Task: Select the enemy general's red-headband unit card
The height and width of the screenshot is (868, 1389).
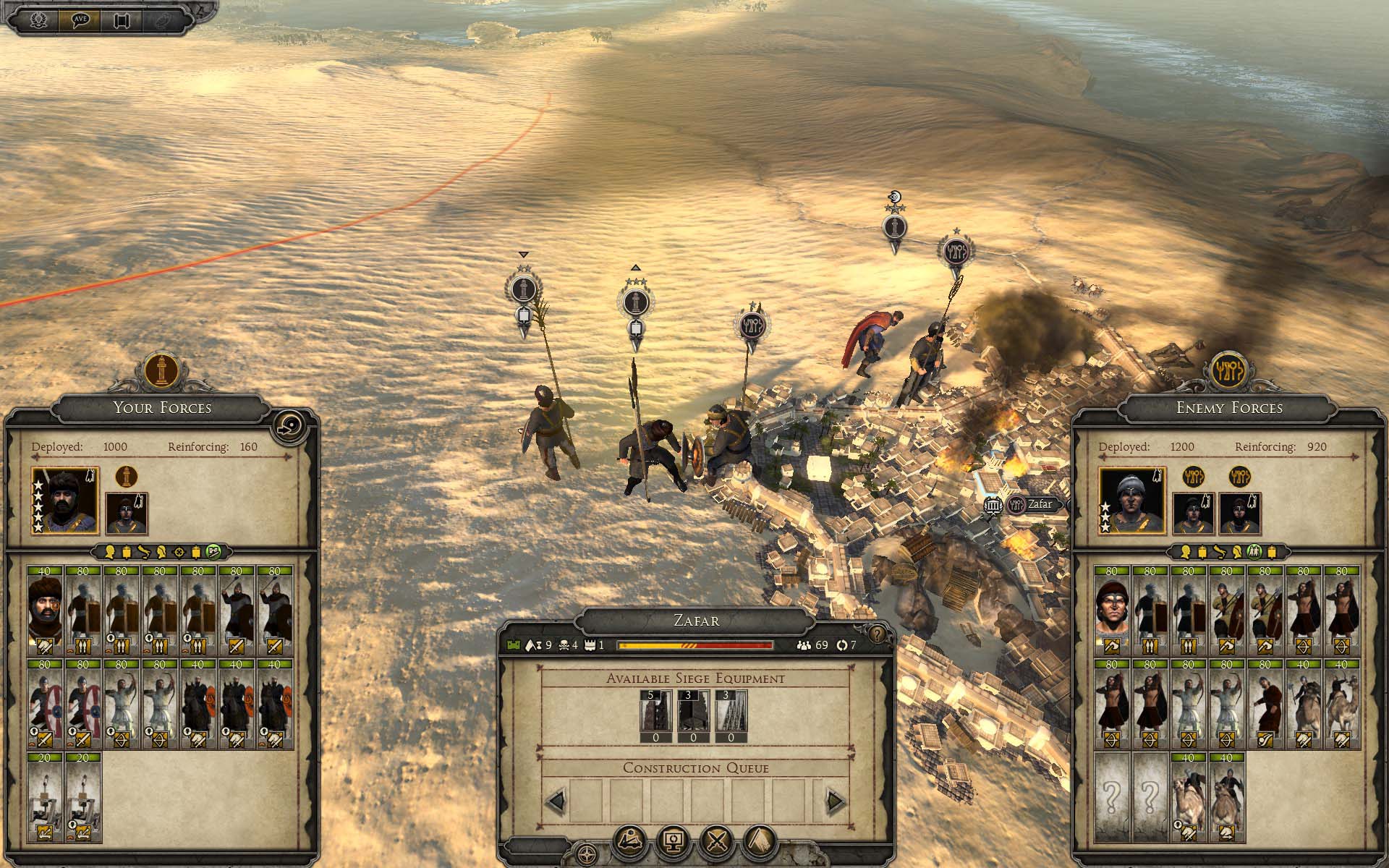Action: coord(1112,610)
